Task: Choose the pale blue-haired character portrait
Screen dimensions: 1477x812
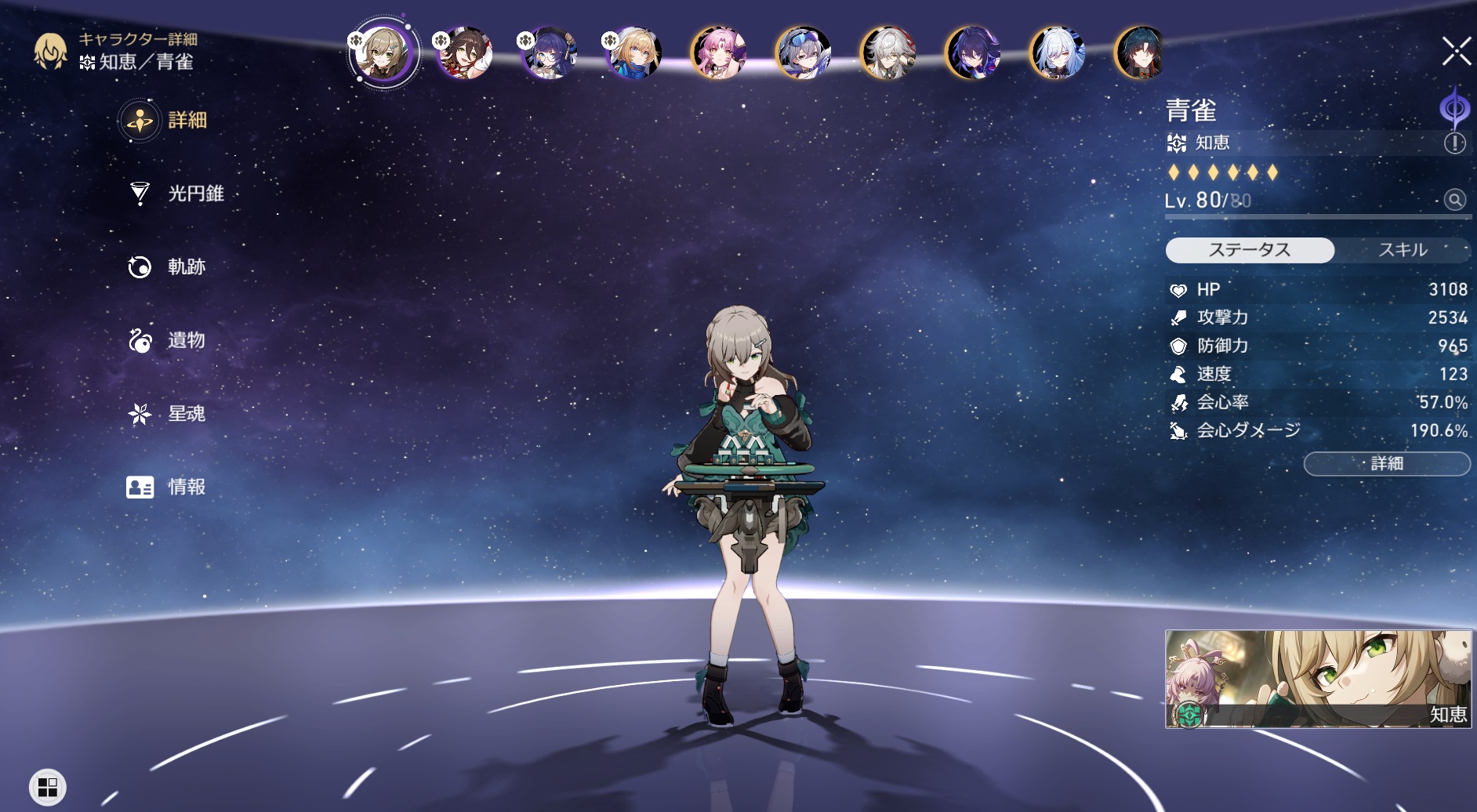Action: (1057, 53)
